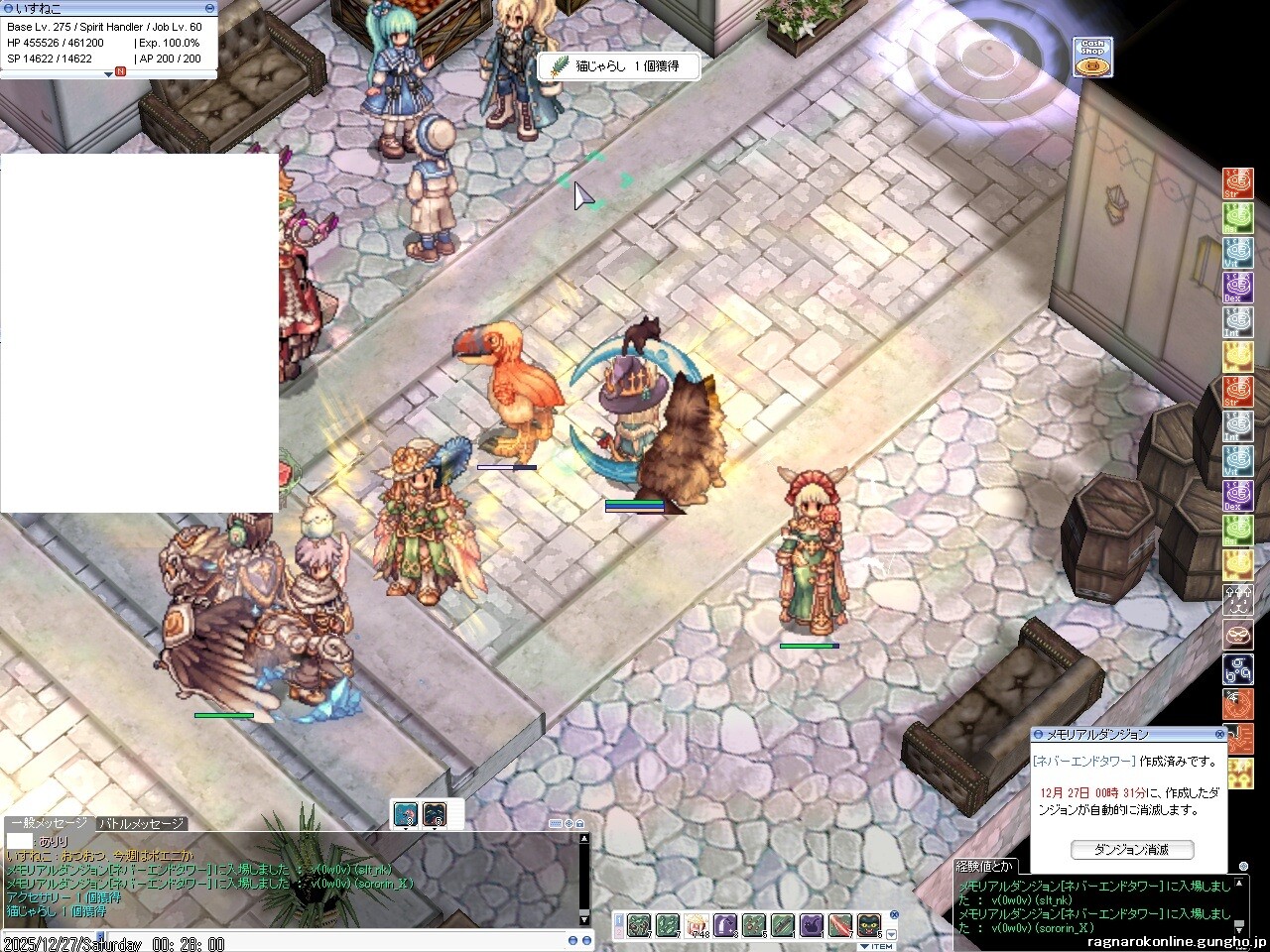Close the メモリアルダンジョン window

(1220, 735)
